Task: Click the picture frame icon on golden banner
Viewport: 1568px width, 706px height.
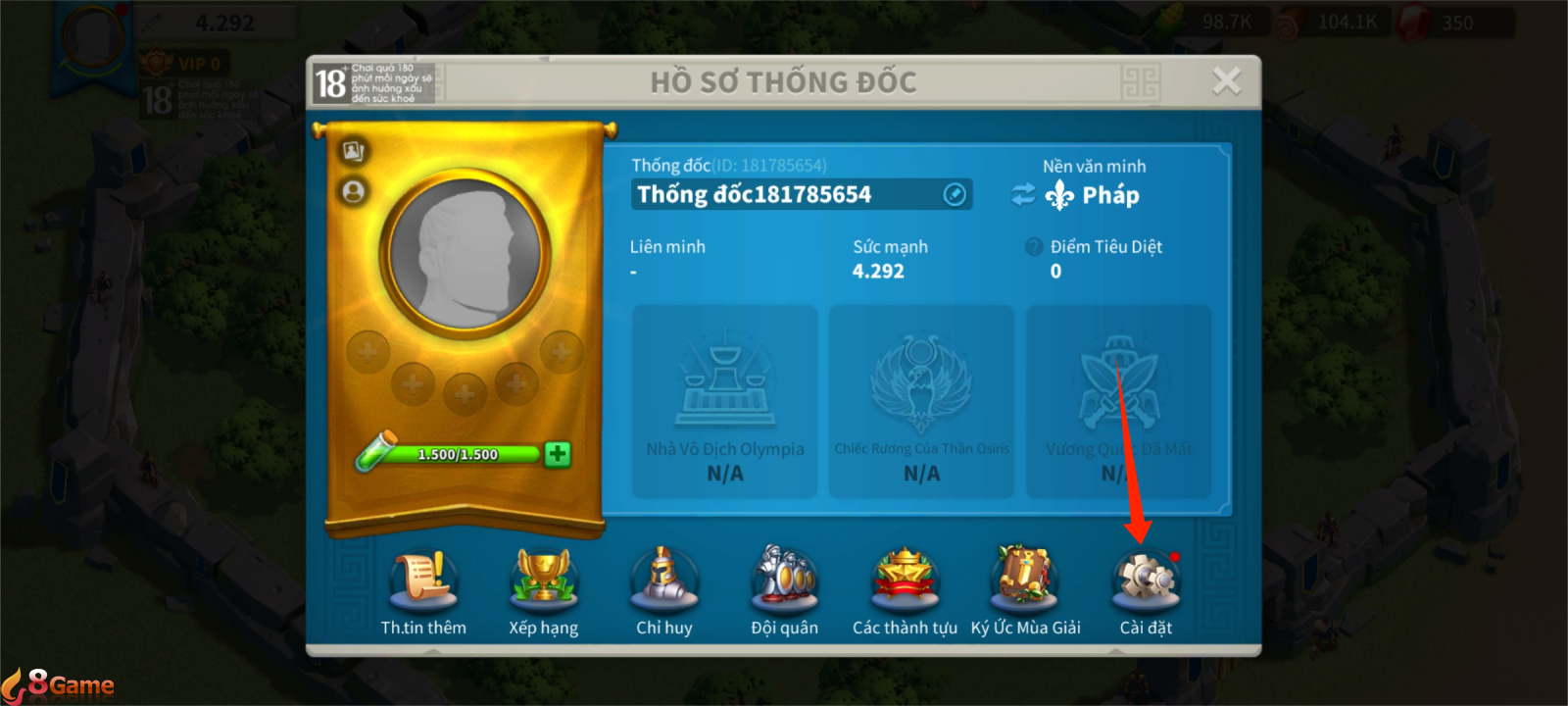Action: click(356, 150)
